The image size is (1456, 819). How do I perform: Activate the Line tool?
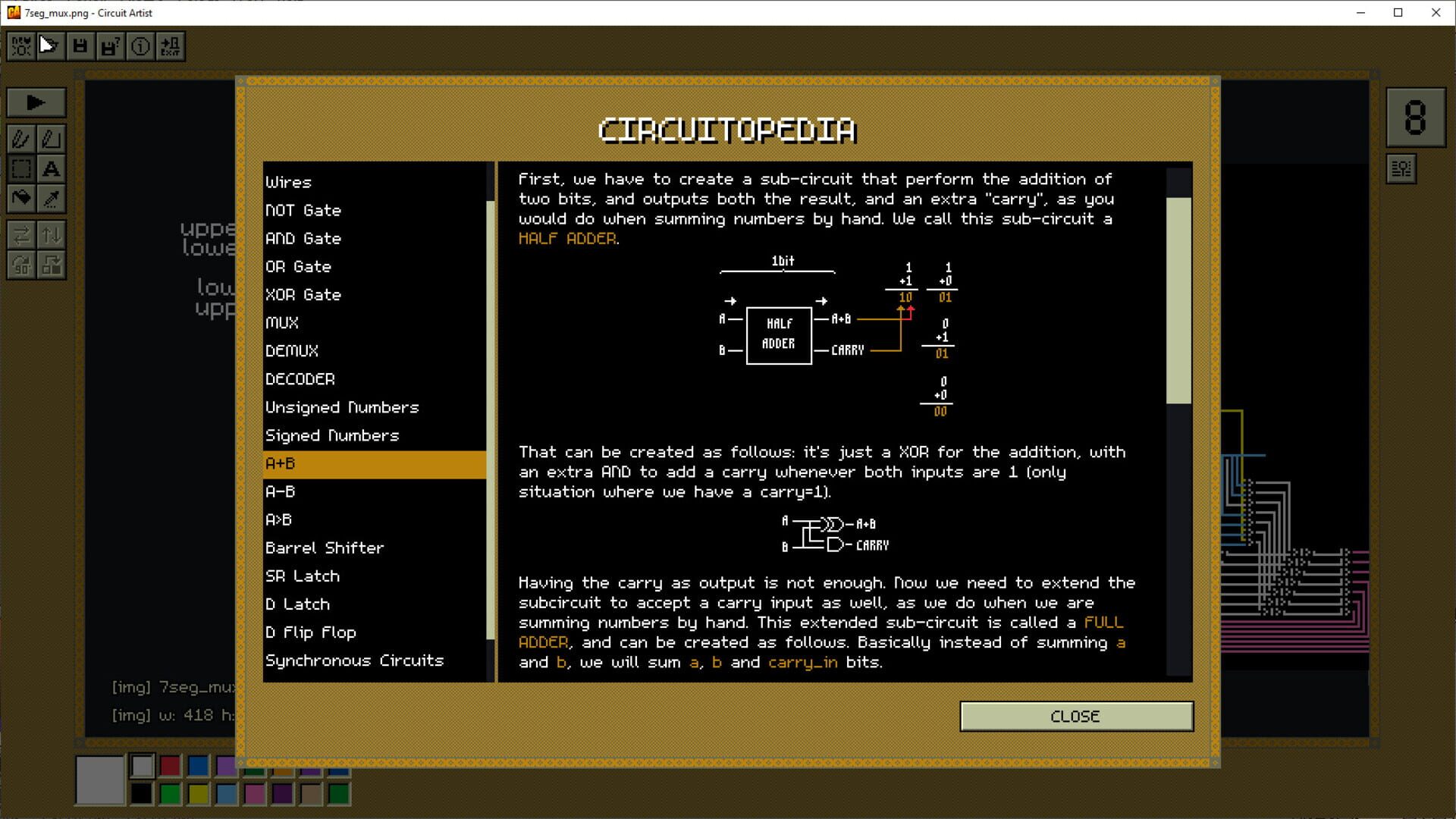[x=52, y=139]
